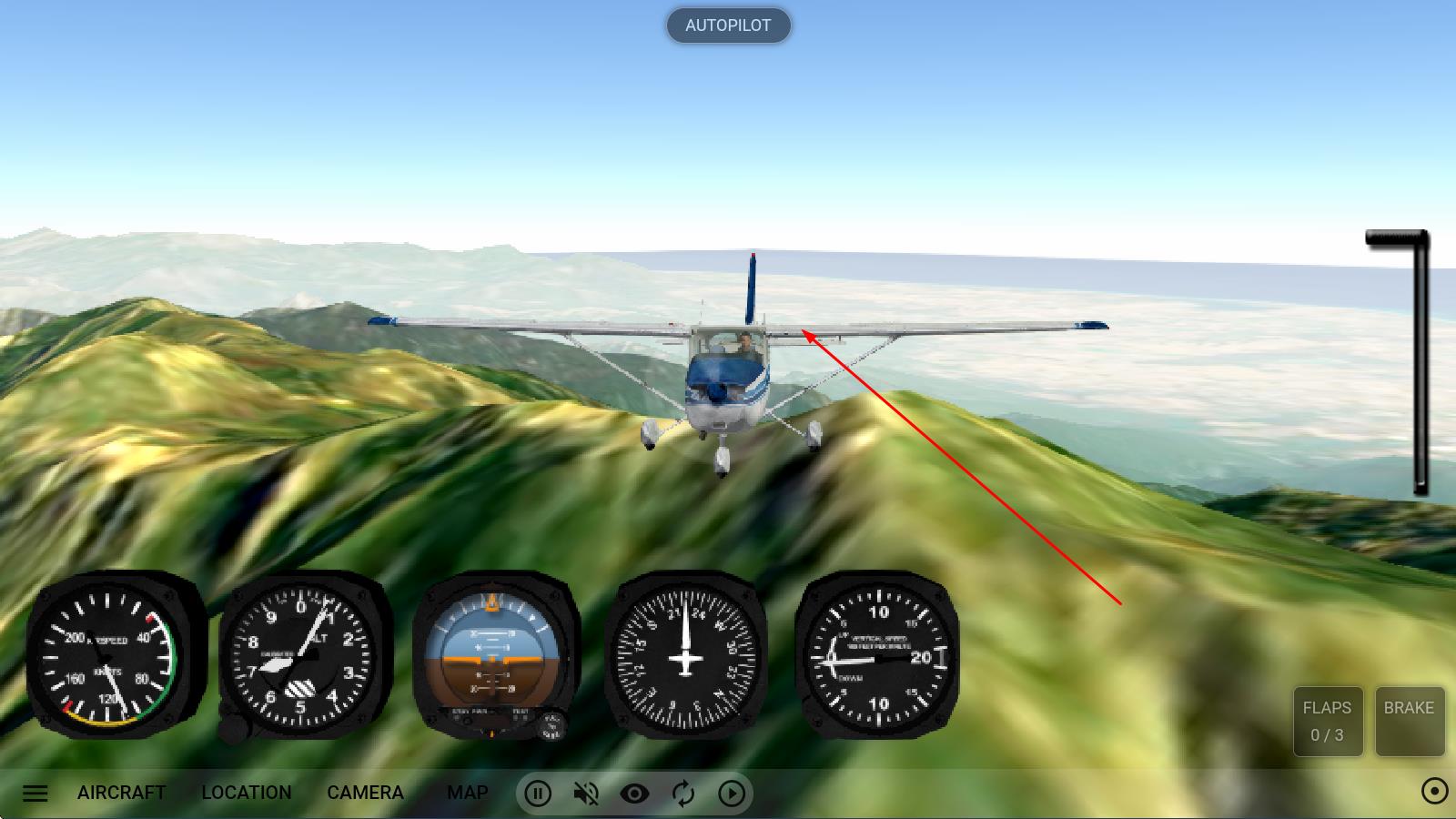Viewport: 1456px width, 819px height.
Task: Open the AIRCRAFT menu
Action: coord(122,793)
